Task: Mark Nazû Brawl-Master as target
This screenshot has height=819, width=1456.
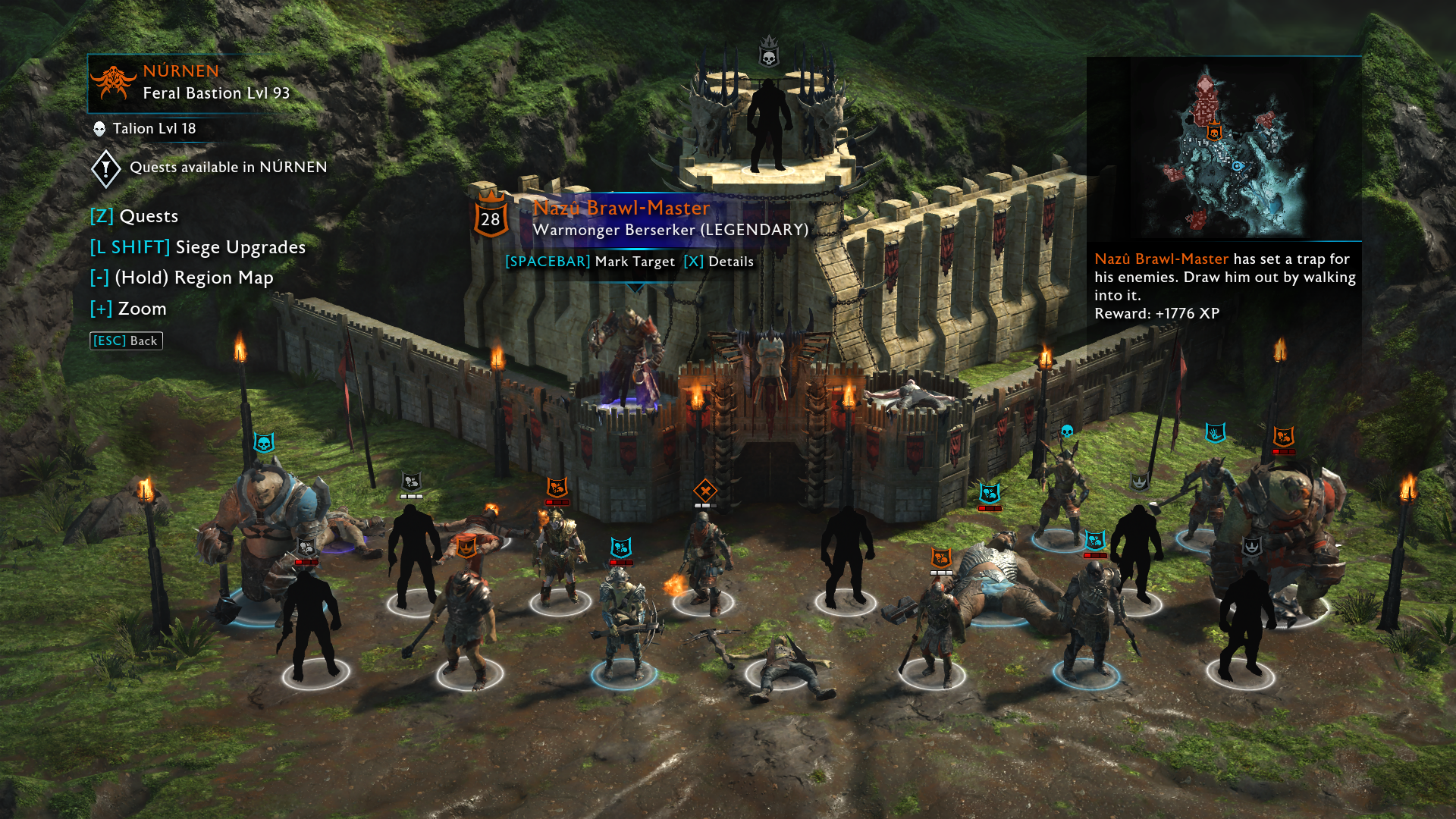Action: [590, 262]
